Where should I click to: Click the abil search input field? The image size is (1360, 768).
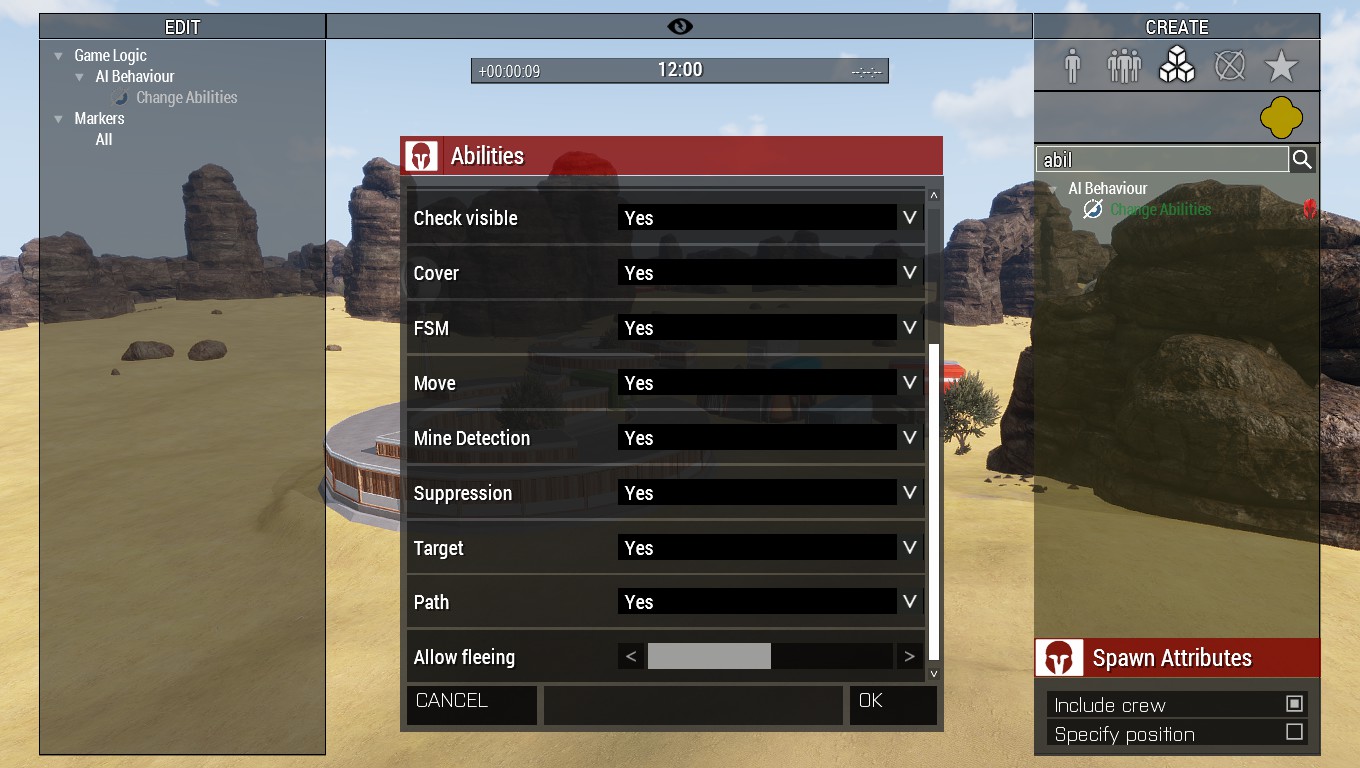(1160, 158)
